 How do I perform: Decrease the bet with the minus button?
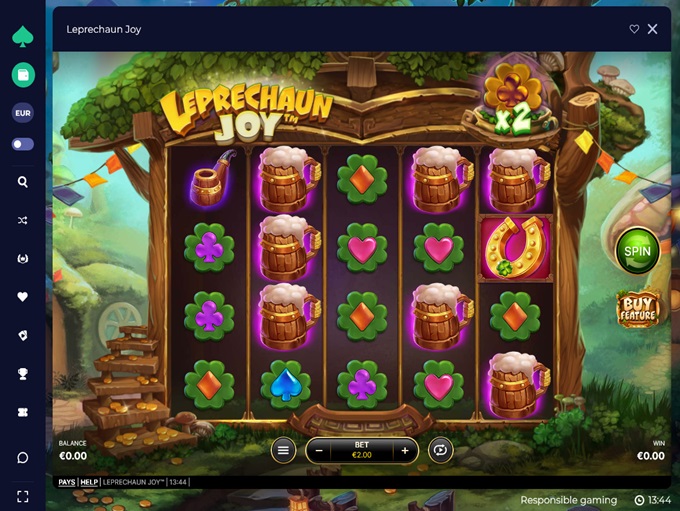click(x=320, y=451)
